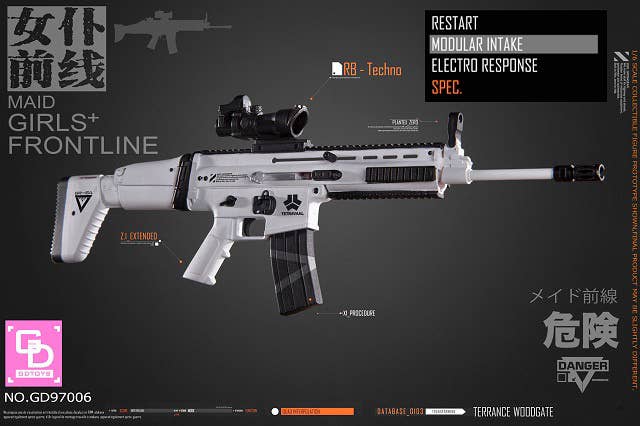Show the orange SPEC. menu item

[446, 87]
